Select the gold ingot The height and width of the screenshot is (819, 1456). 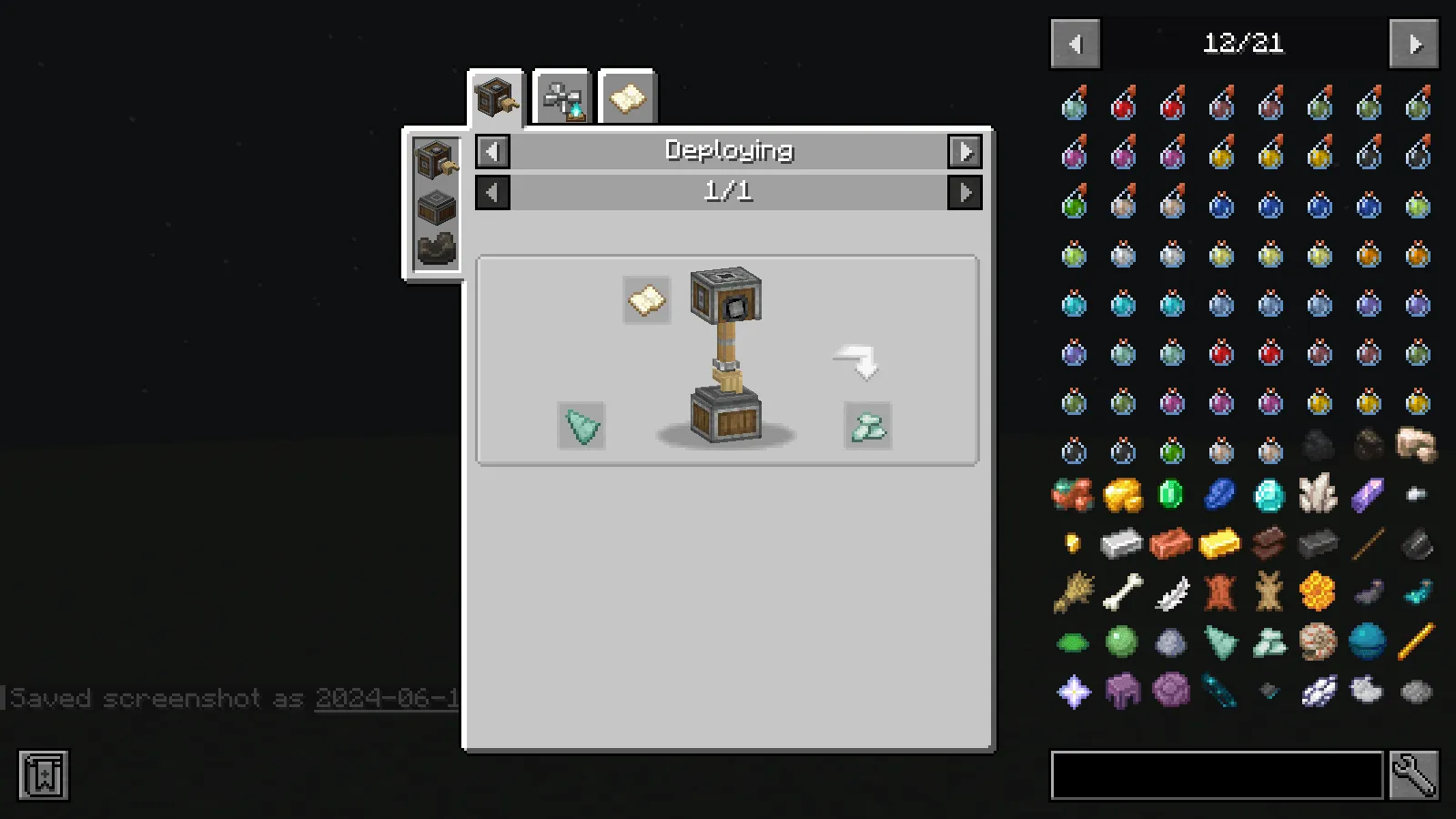coord(1219,543)
